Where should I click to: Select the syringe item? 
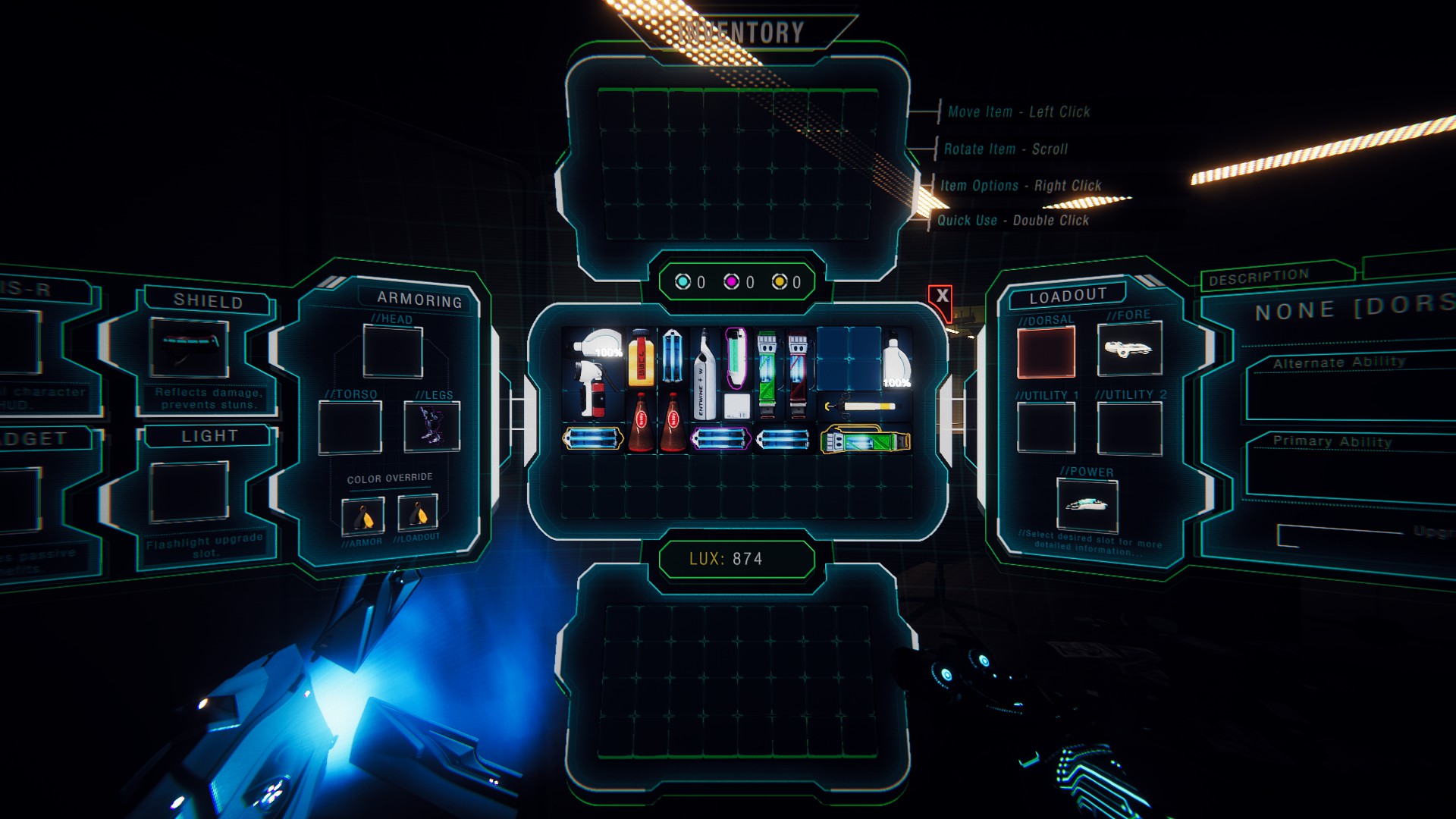(861, 407)
